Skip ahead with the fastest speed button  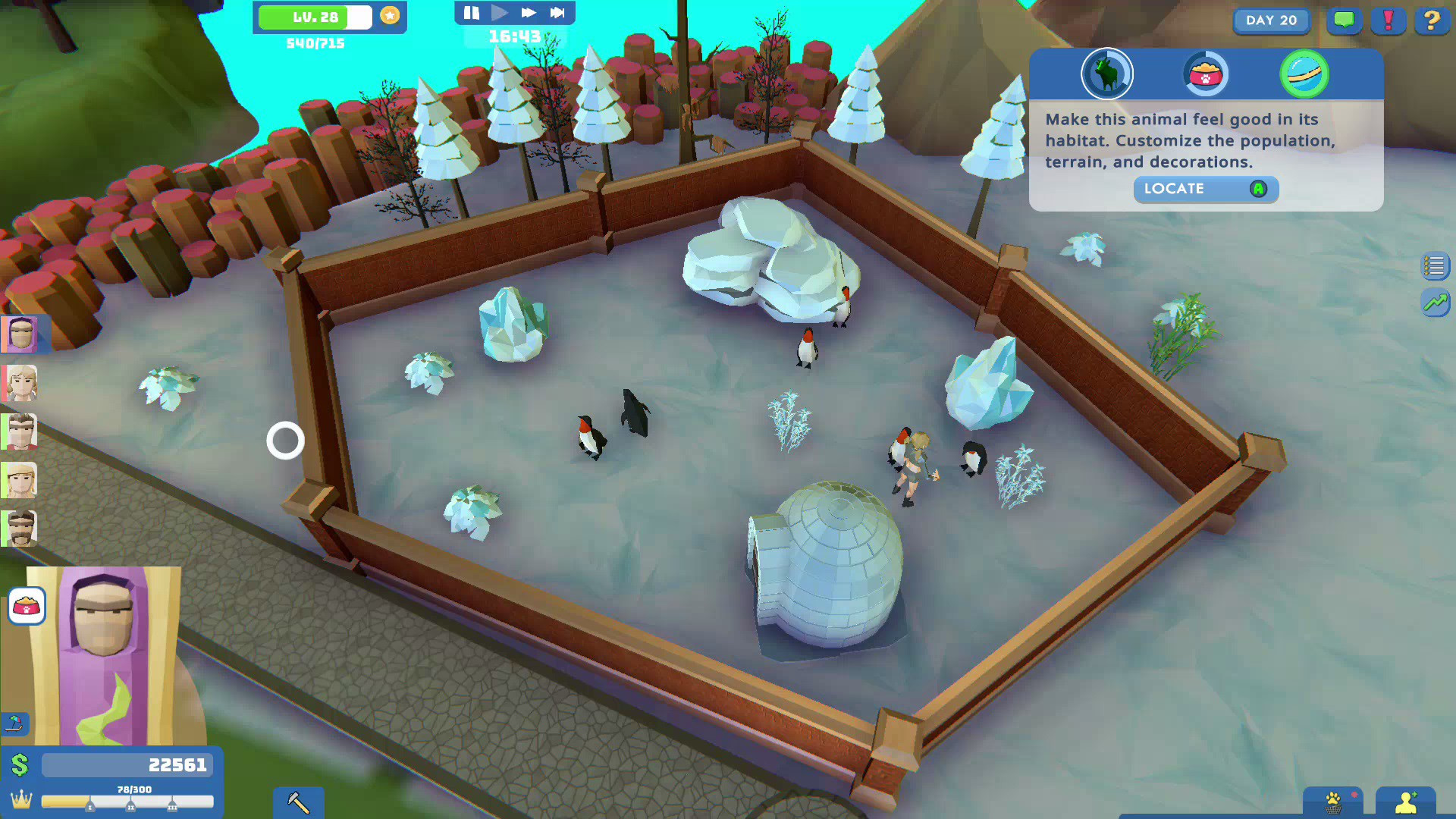click(557, 13)
